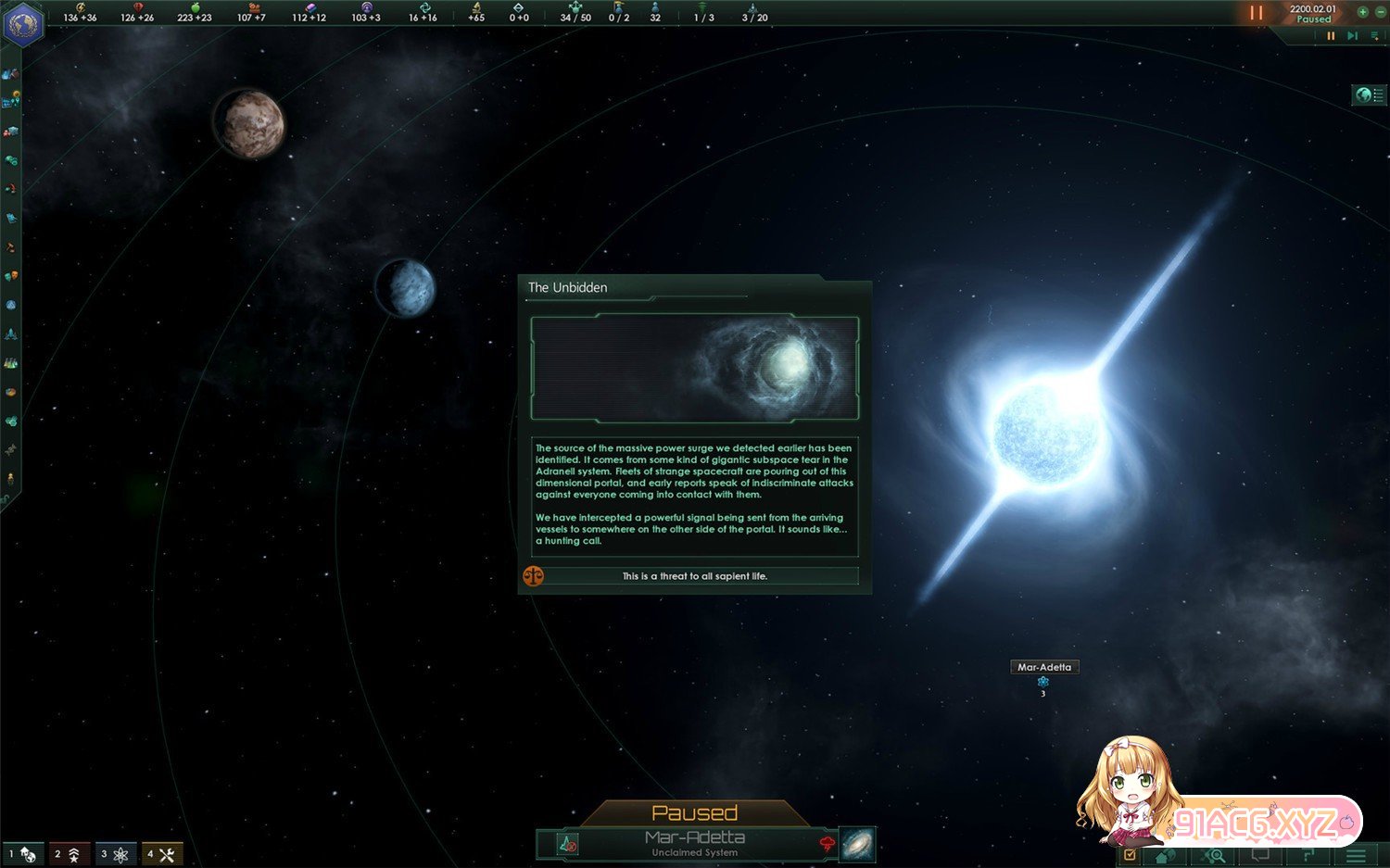The height and width of the screenshot is (868, 1390).
Task: Click the small ship icon left of Mar-Adetta
Action: point(567,844)
